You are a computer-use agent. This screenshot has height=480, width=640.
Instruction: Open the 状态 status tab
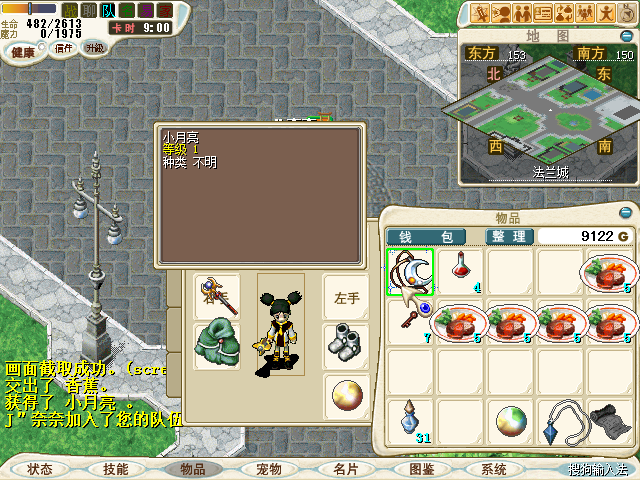point(40,468)
